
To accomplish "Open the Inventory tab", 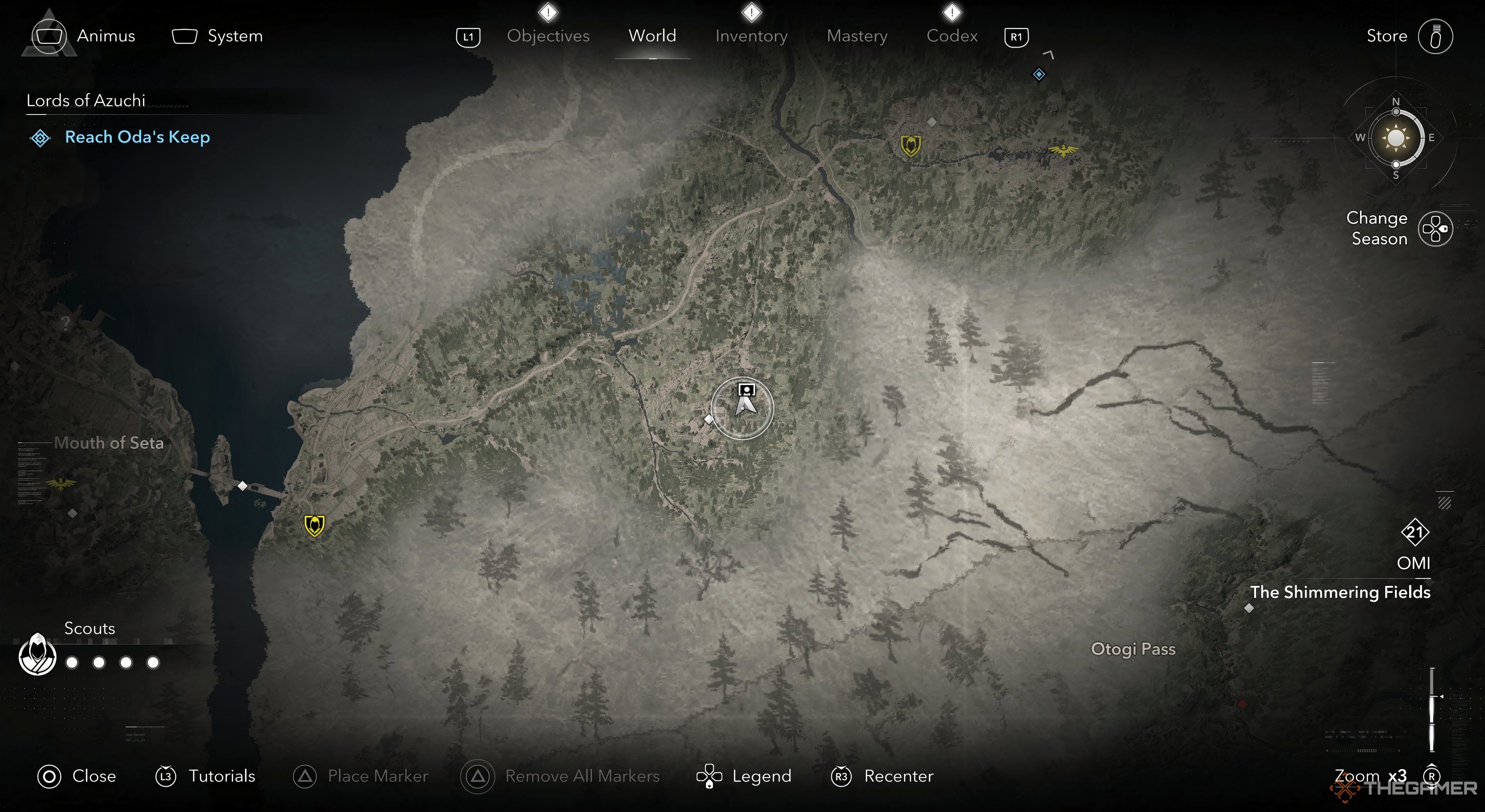I will pos(751,36).
